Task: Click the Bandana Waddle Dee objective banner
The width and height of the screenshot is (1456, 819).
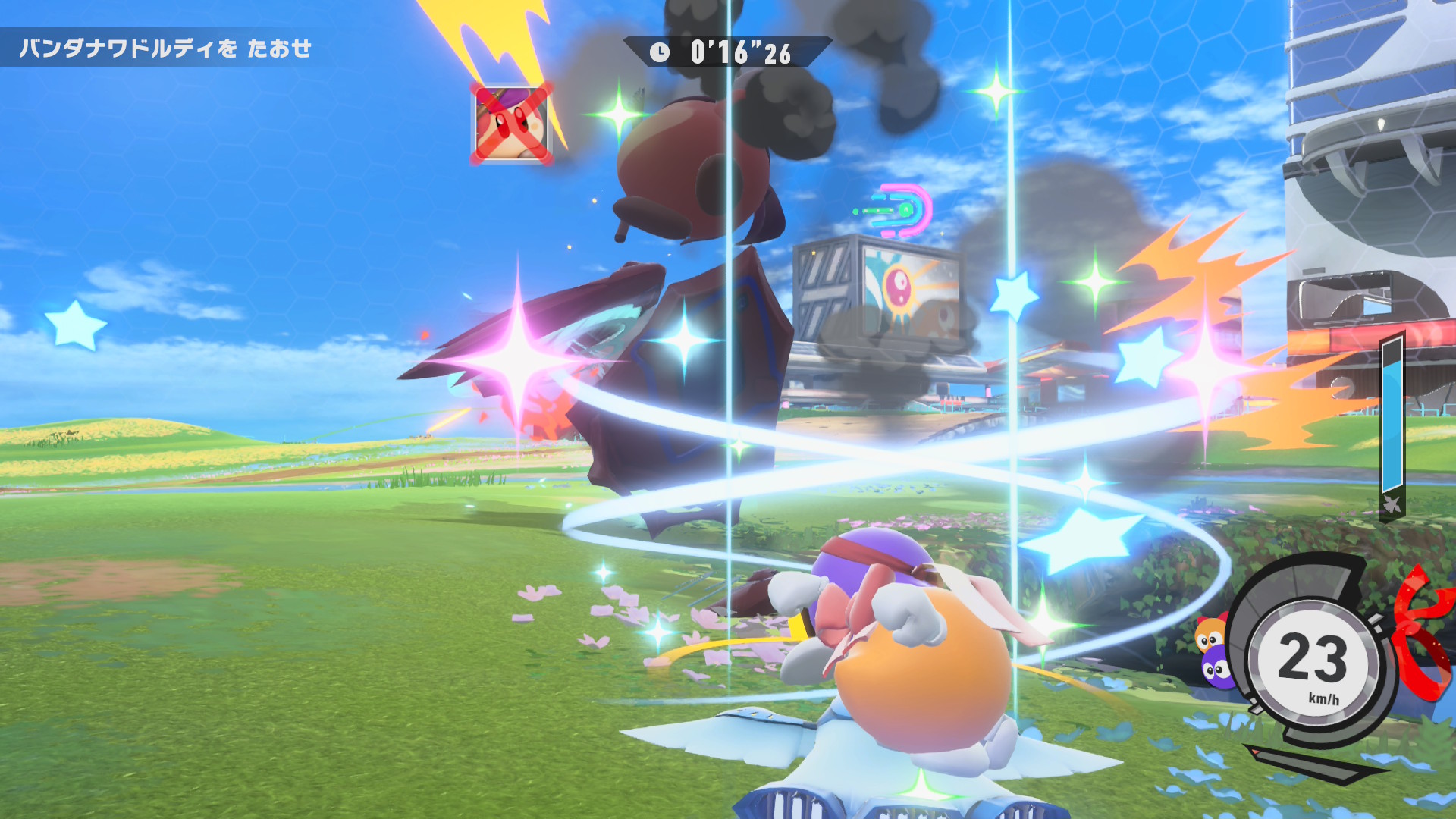Action: point(165,49)
